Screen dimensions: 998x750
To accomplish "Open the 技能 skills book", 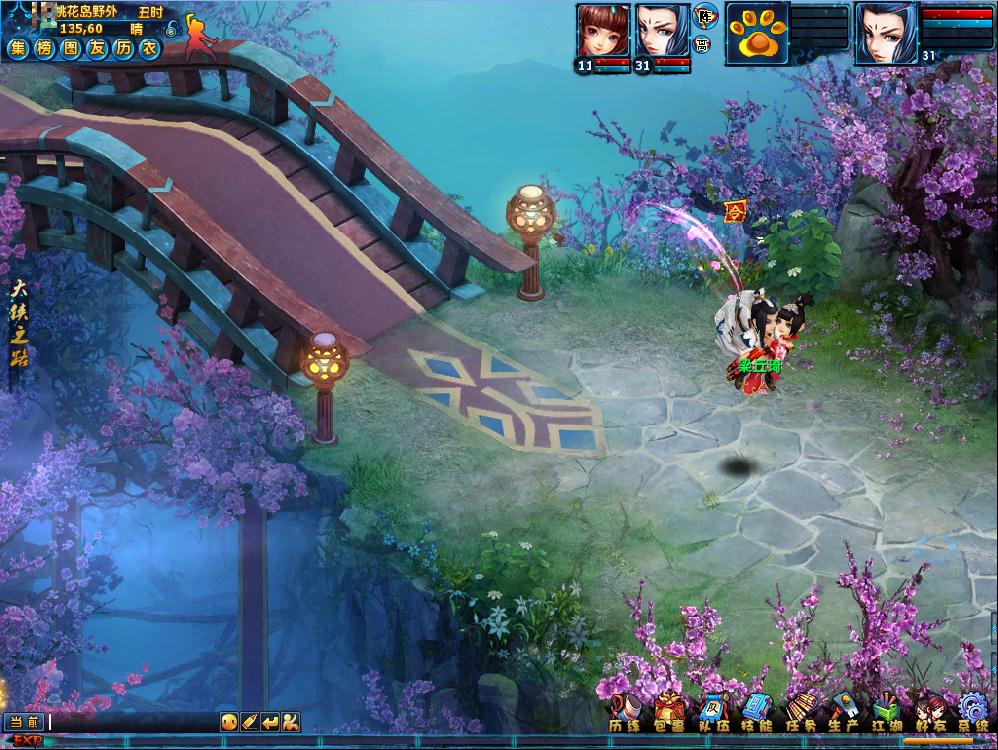I will (756, 712).
